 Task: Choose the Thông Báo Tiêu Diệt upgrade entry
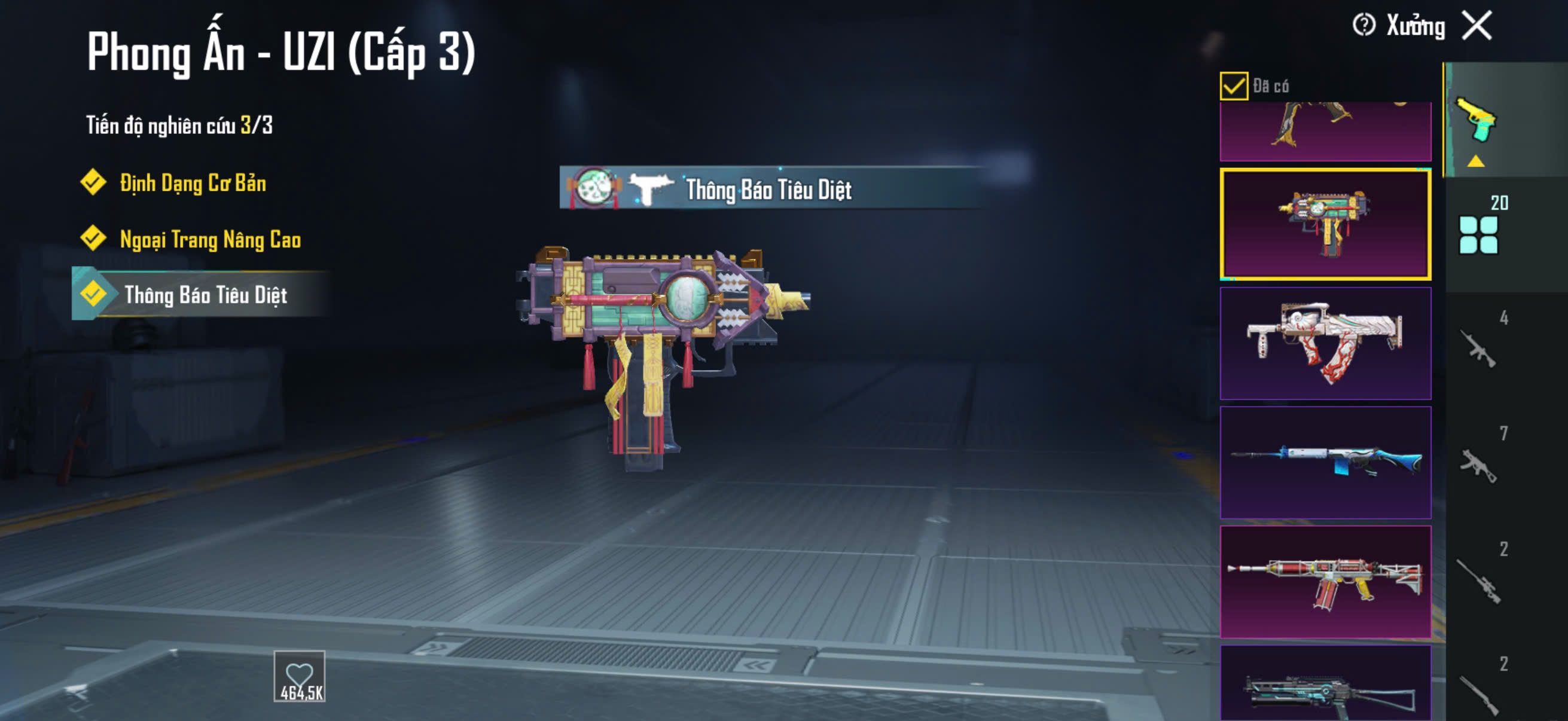click(205, 295)
